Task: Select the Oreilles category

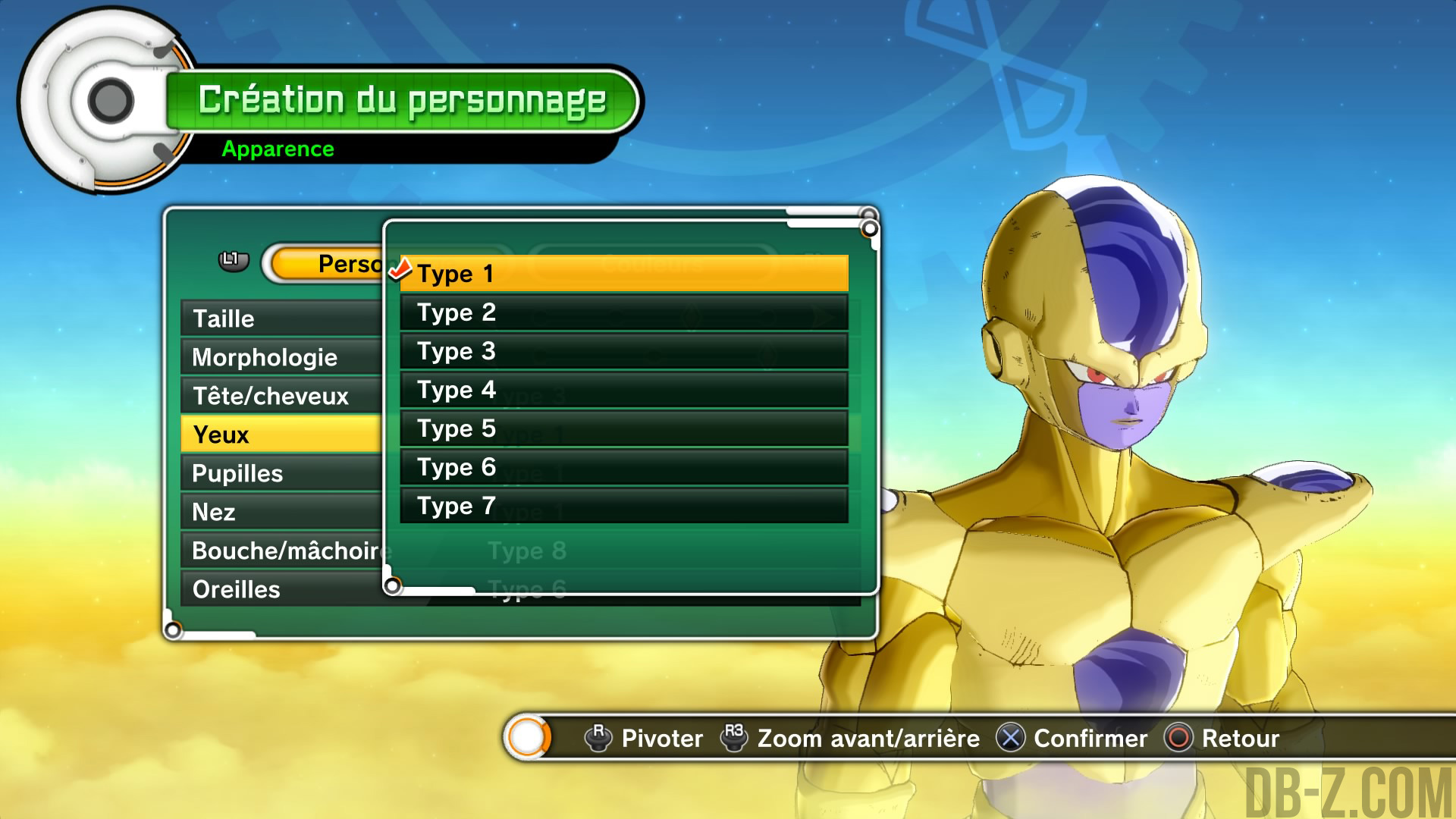Action: pos(281,589)
